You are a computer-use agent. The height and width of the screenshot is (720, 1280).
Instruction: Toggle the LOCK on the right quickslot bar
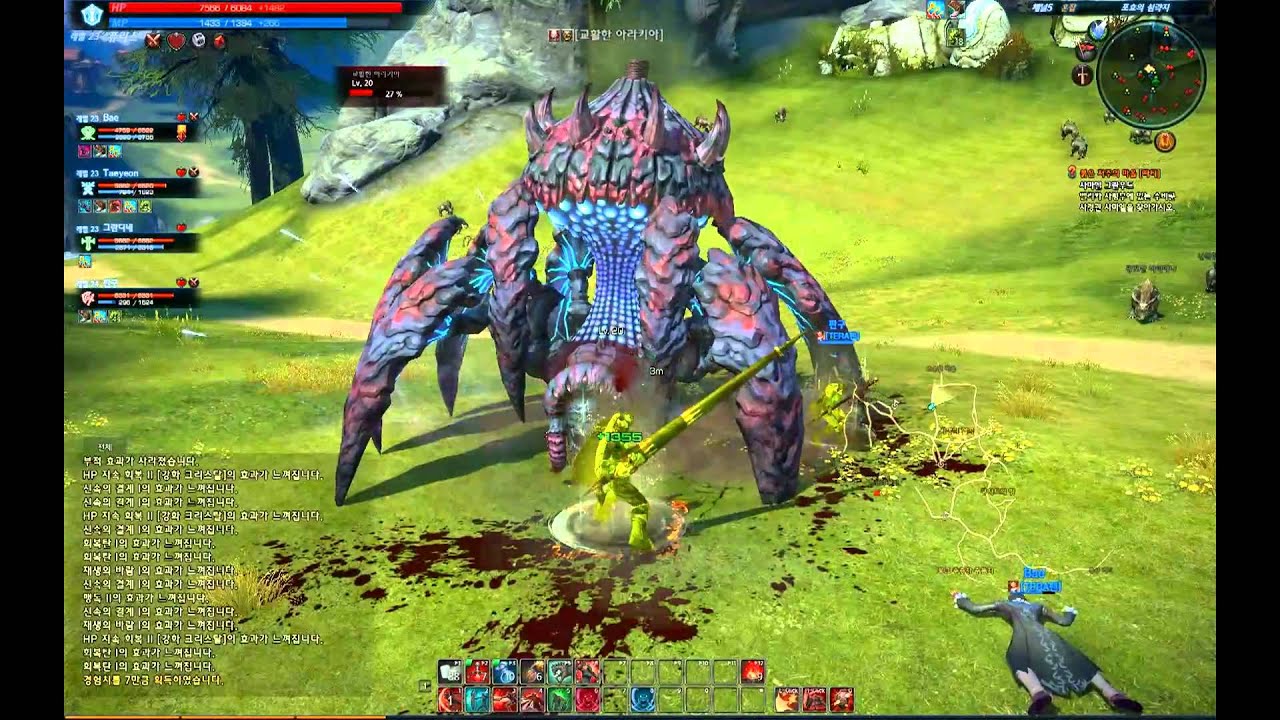click(782, 690)
